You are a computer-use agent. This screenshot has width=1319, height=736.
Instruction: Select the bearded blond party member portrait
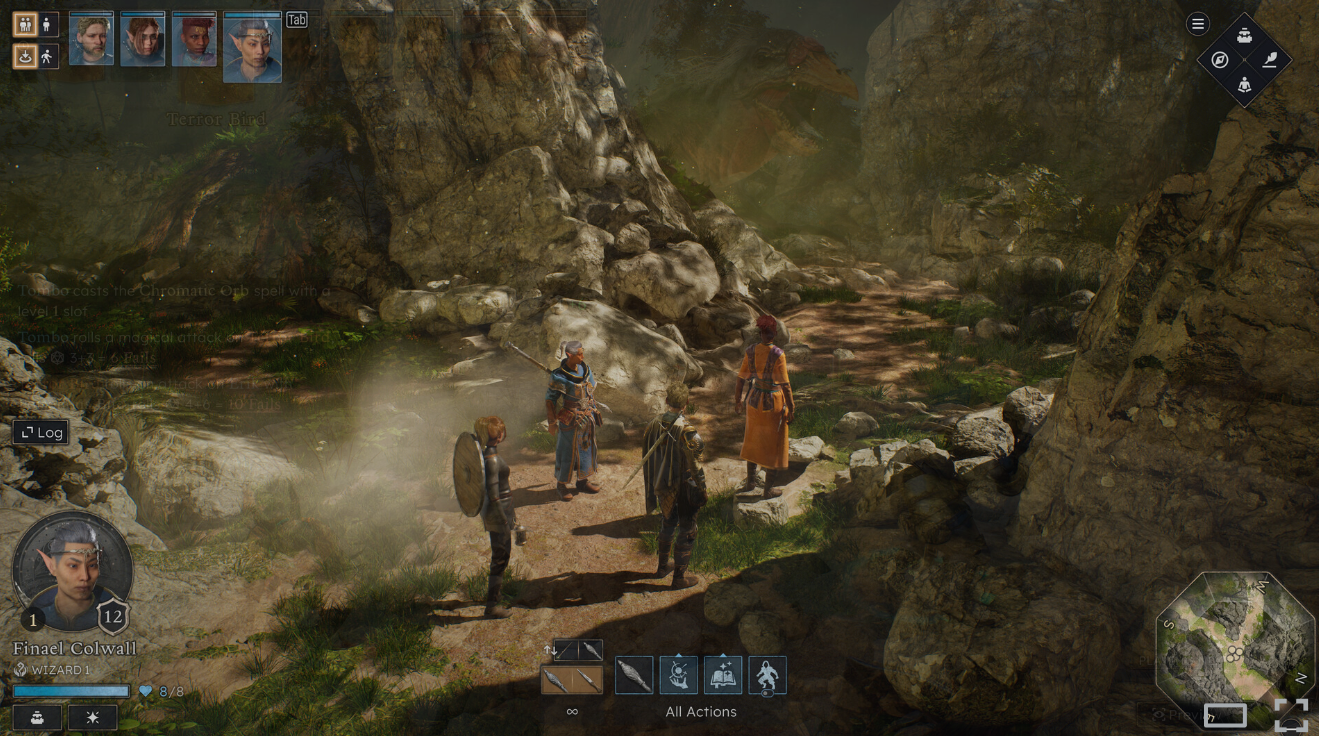click(91, 40)
